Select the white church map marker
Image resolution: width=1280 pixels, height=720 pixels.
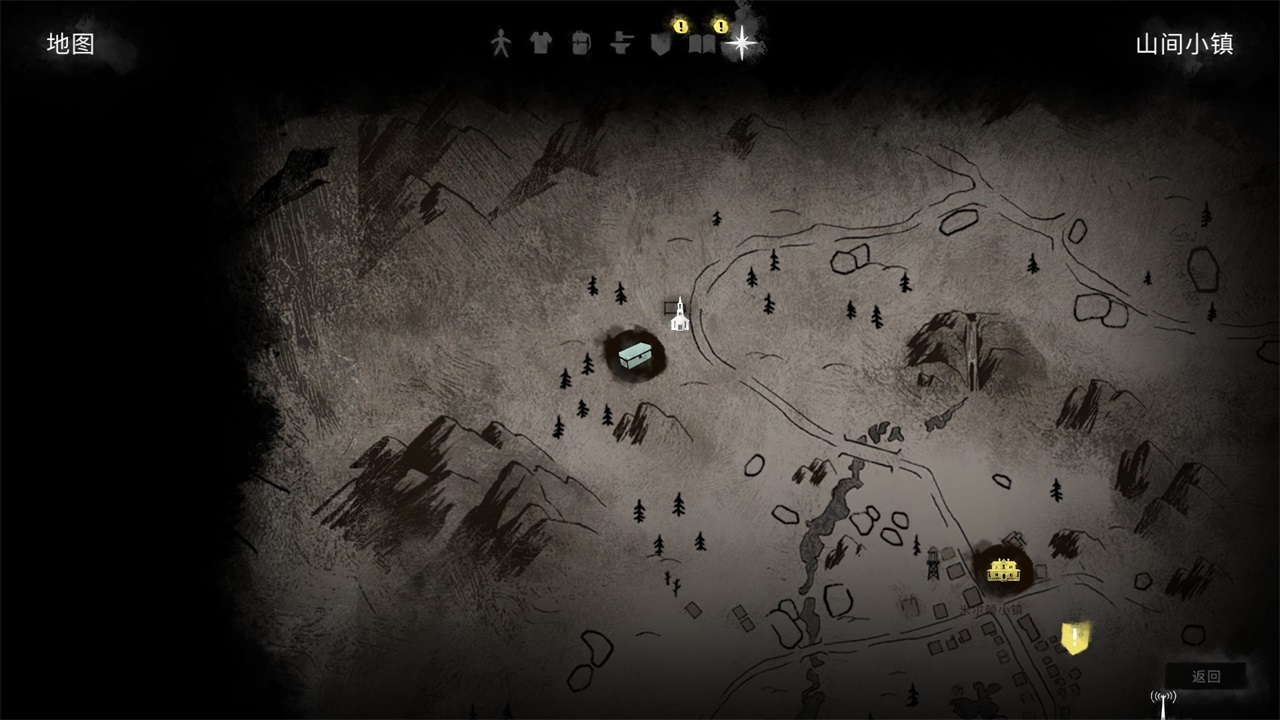(680, 315)
